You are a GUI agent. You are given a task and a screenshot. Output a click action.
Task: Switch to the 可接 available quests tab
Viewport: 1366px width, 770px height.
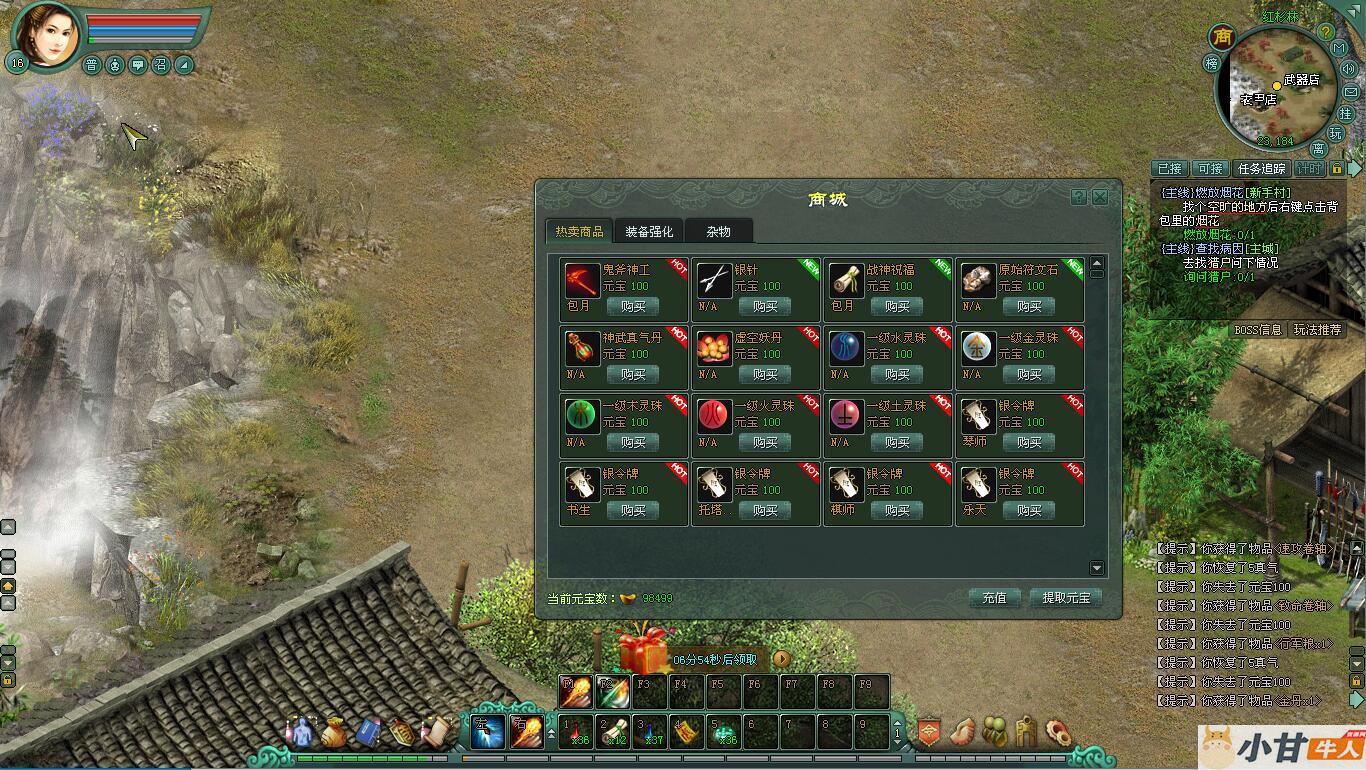(1210, 169)
